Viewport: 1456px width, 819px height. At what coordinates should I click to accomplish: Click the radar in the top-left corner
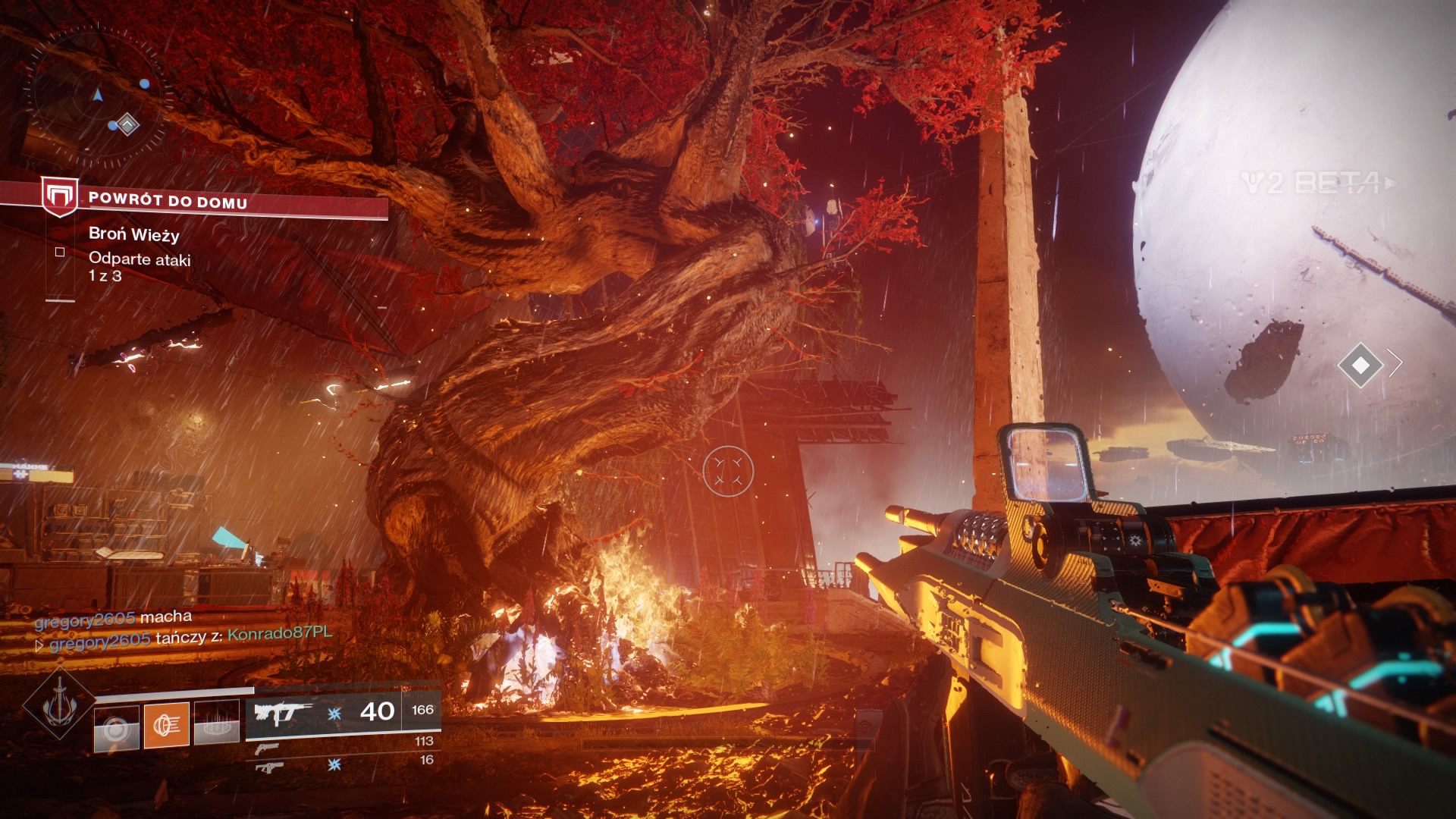coord(99,97)
